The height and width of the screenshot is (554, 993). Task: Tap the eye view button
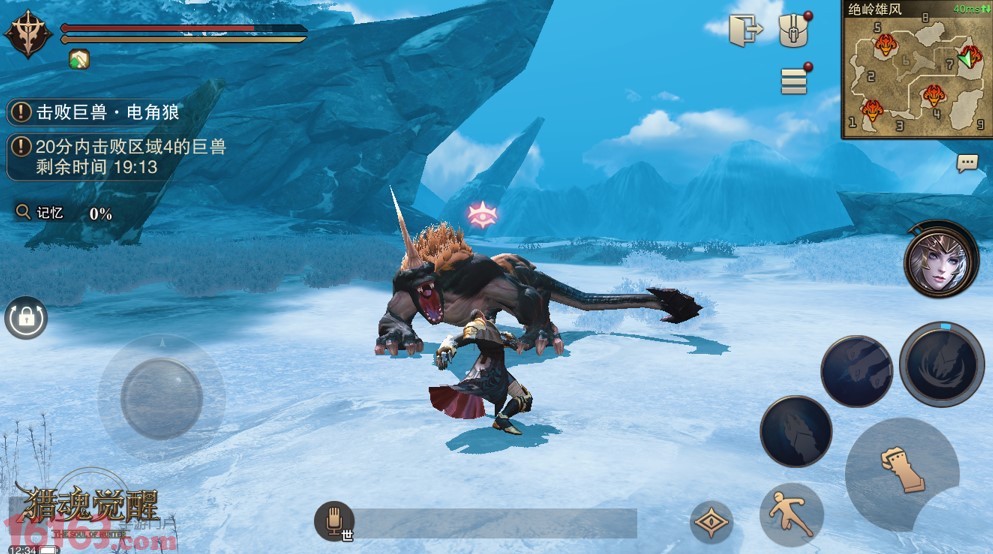click(x=711, y=522)
